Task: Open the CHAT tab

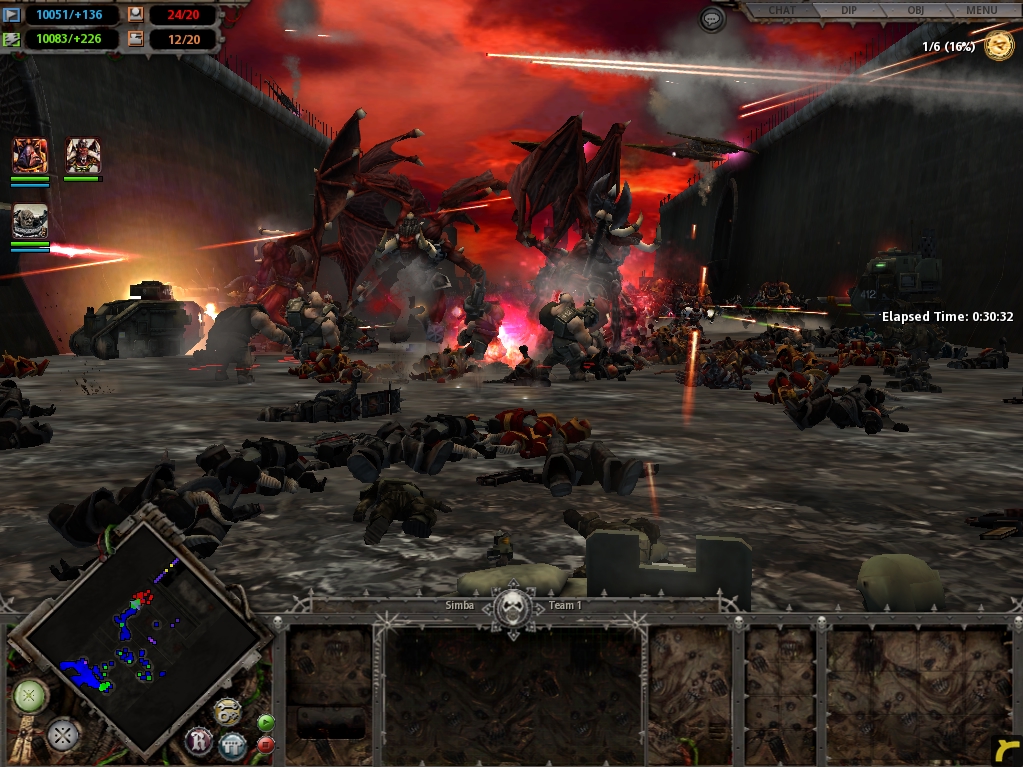Action: (x=782, y=10)
